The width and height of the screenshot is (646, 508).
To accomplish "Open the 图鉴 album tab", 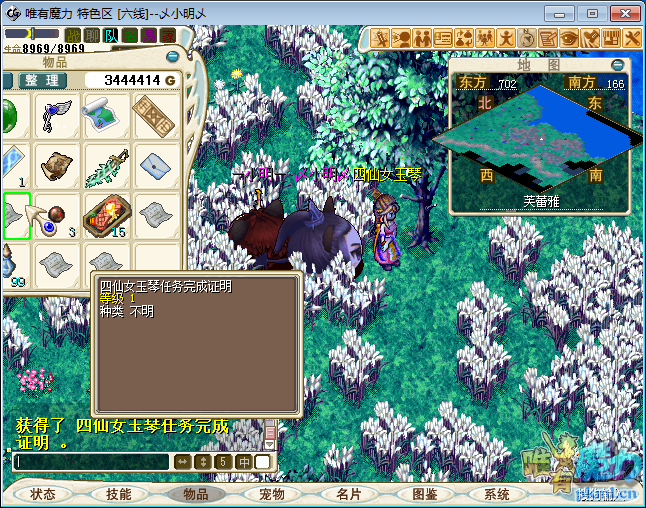I will pos(424,494).
